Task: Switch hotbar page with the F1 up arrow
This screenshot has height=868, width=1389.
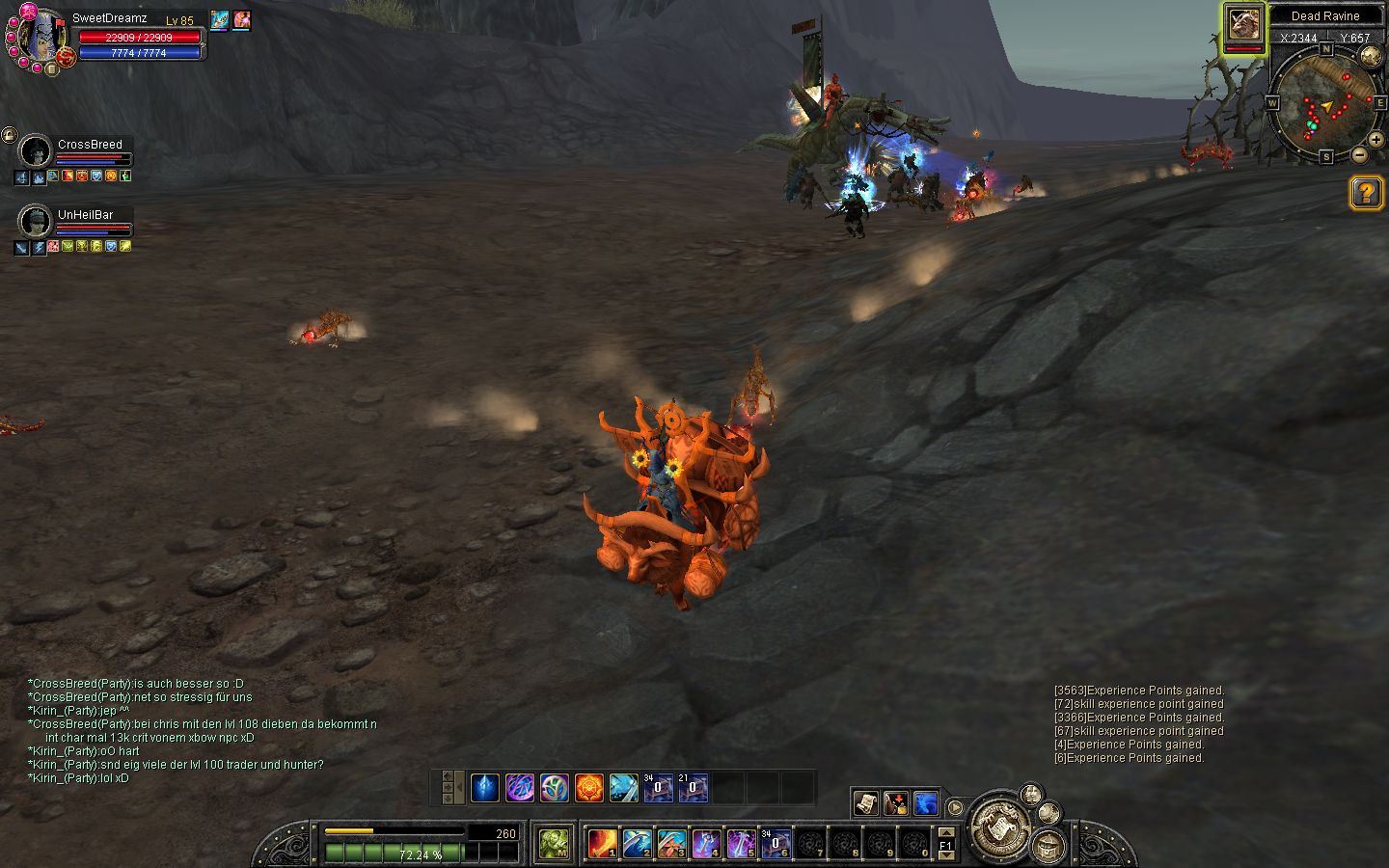Action: click(x=946, y=831)
